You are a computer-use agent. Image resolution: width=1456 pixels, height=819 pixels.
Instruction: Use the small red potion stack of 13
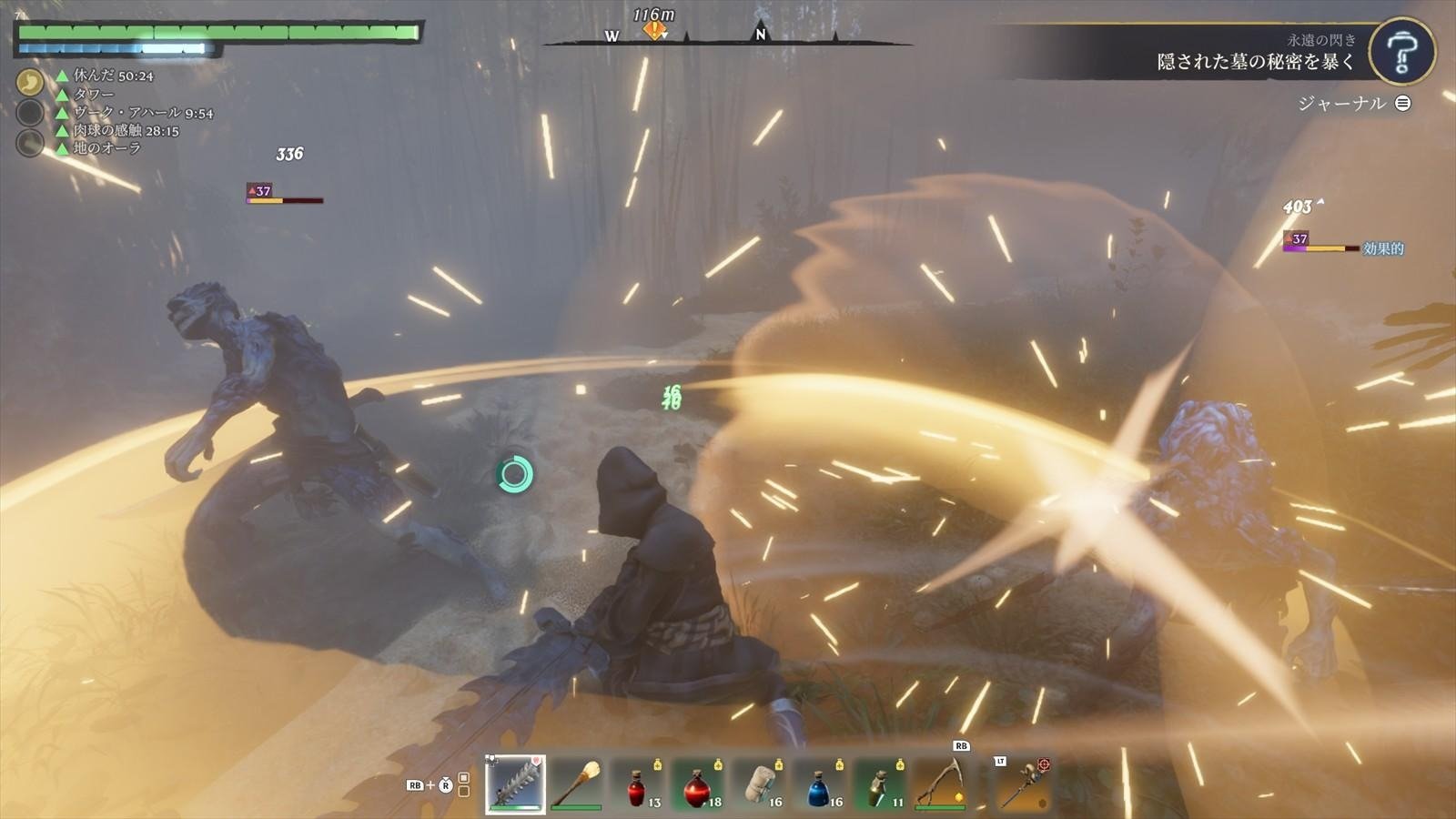[x=638, y=785]
